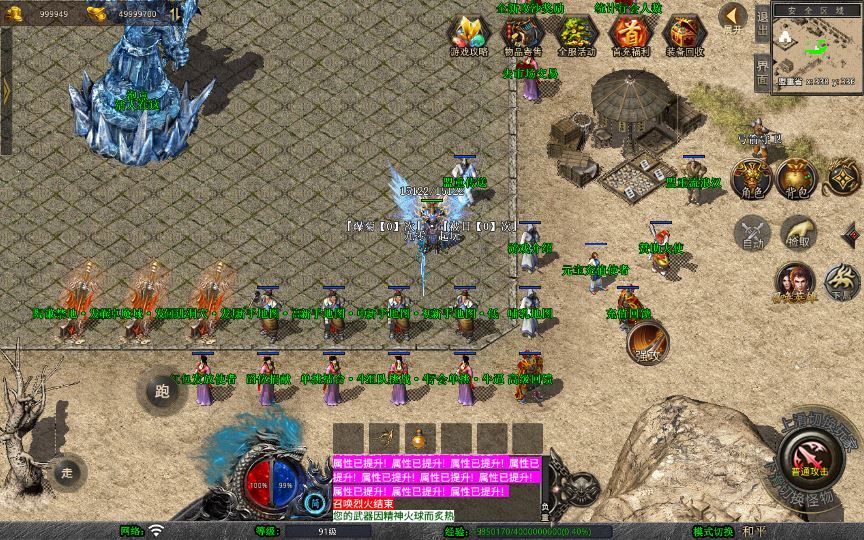The image size is (864, 540).
Task: Open the 全服活动 server events icon
Action: (575, 34)
